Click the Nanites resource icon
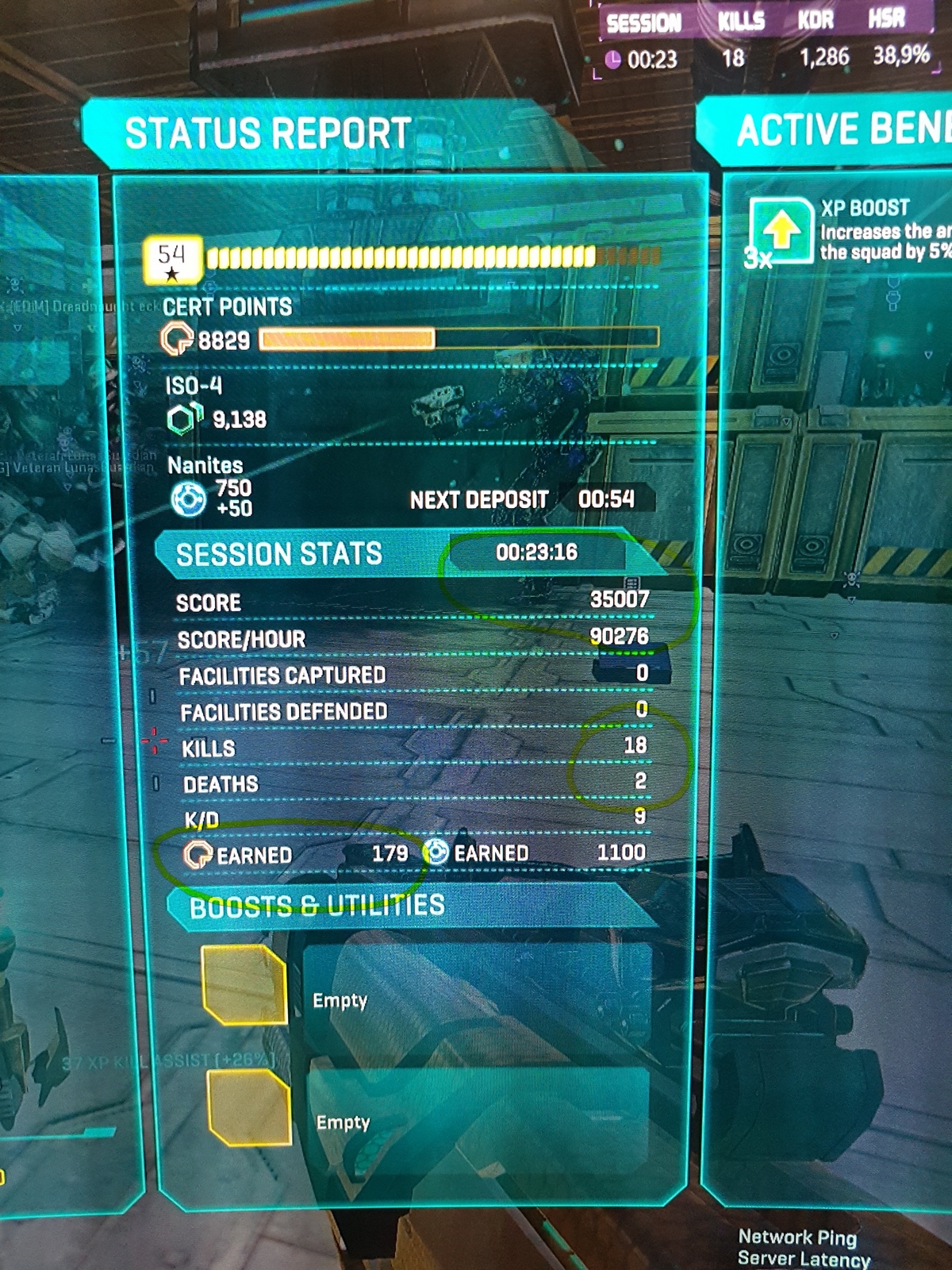Viewport: 952px width, 1270px height. 189,499
